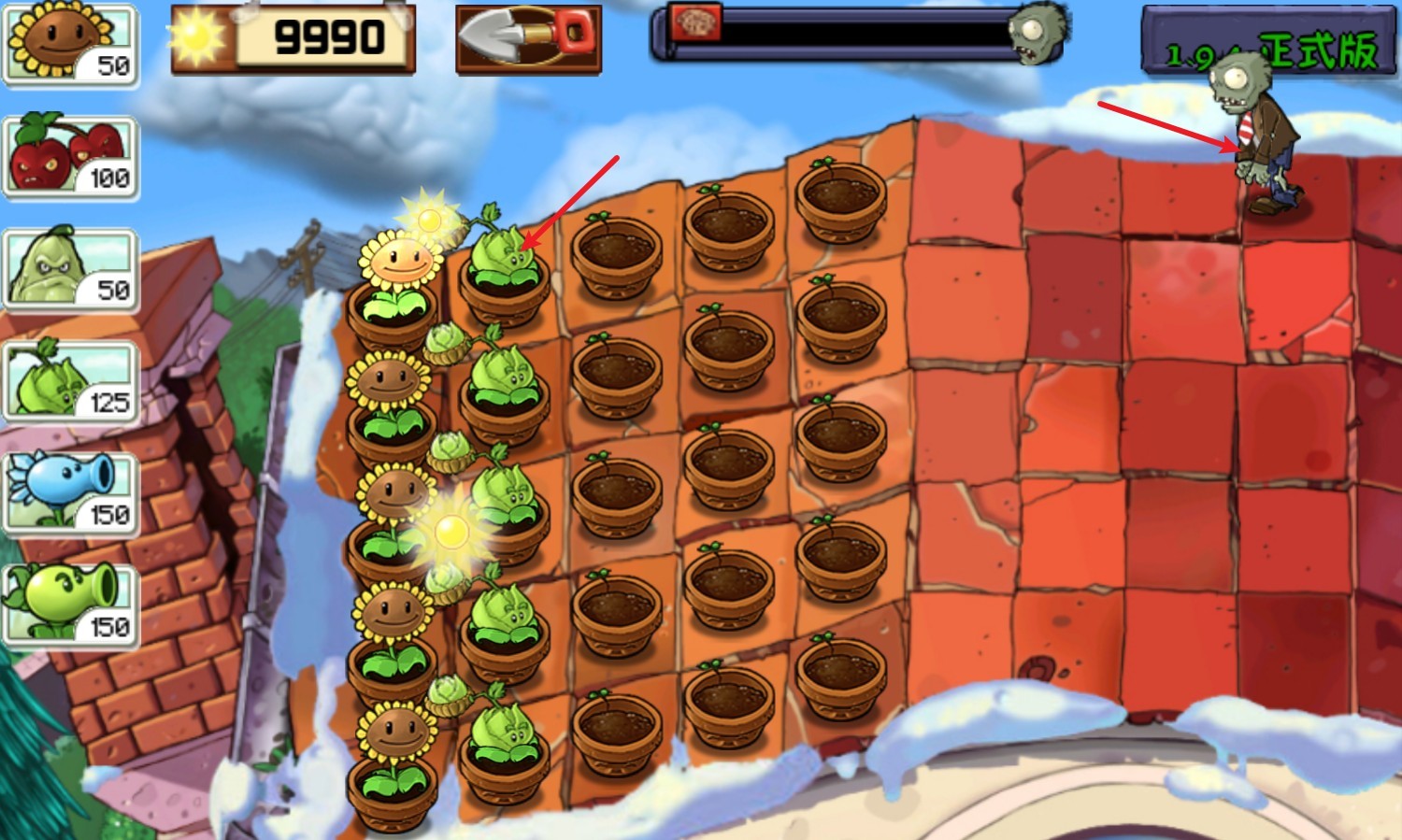Grab the shovel tool
The height and width of the screenshot is (840, 1402).
(528, 39)
